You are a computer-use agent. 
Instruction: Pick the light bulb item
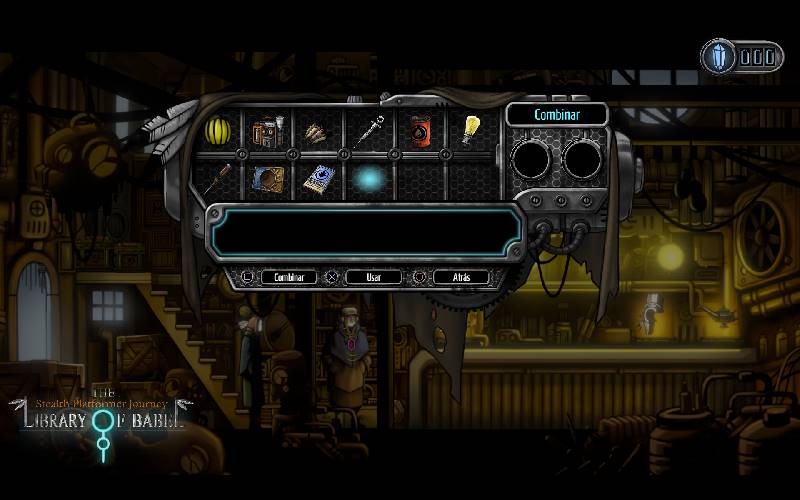coord(470,129)
